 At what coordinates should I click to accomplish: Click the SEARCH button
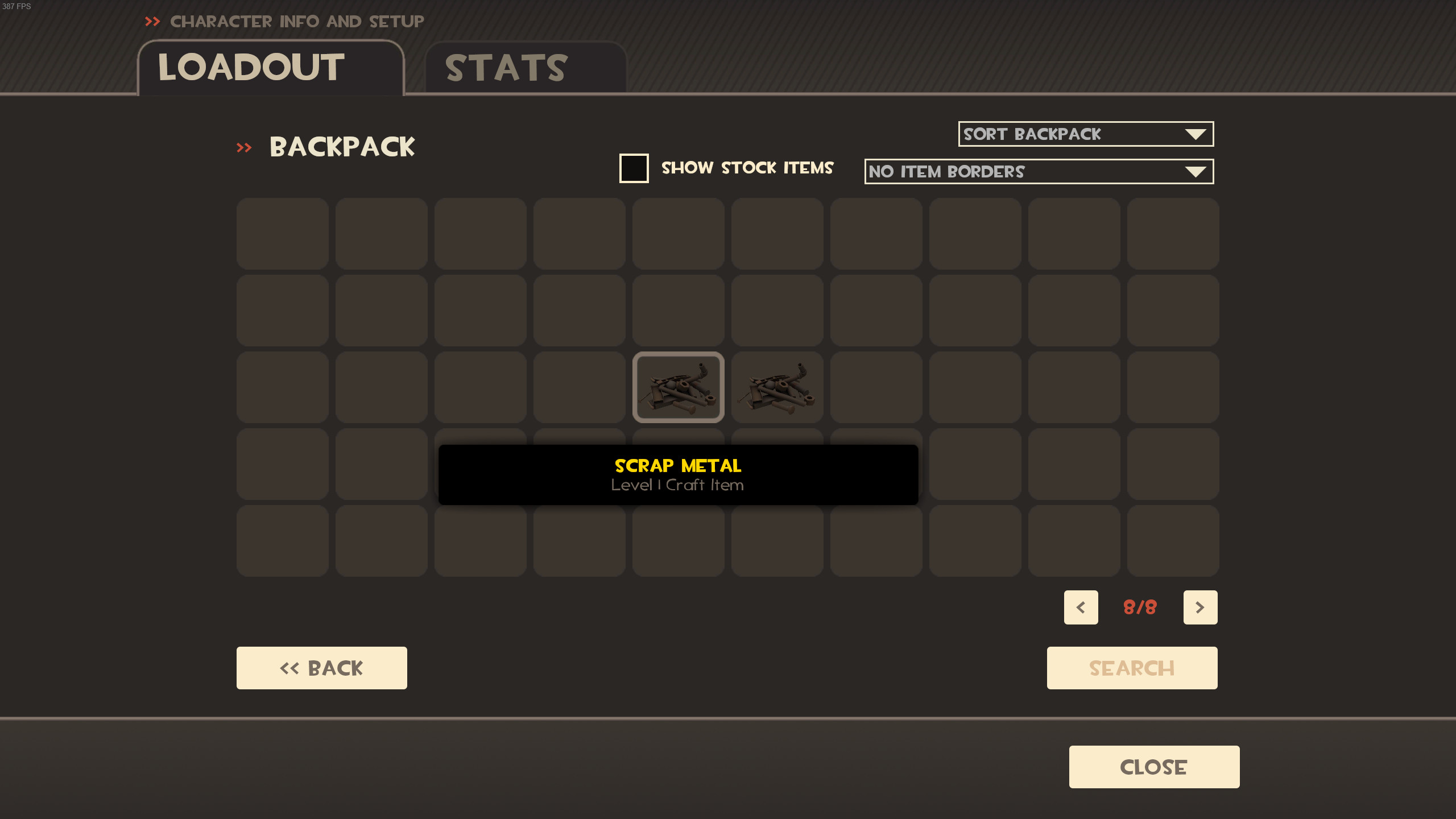[x=1131, y=667]
